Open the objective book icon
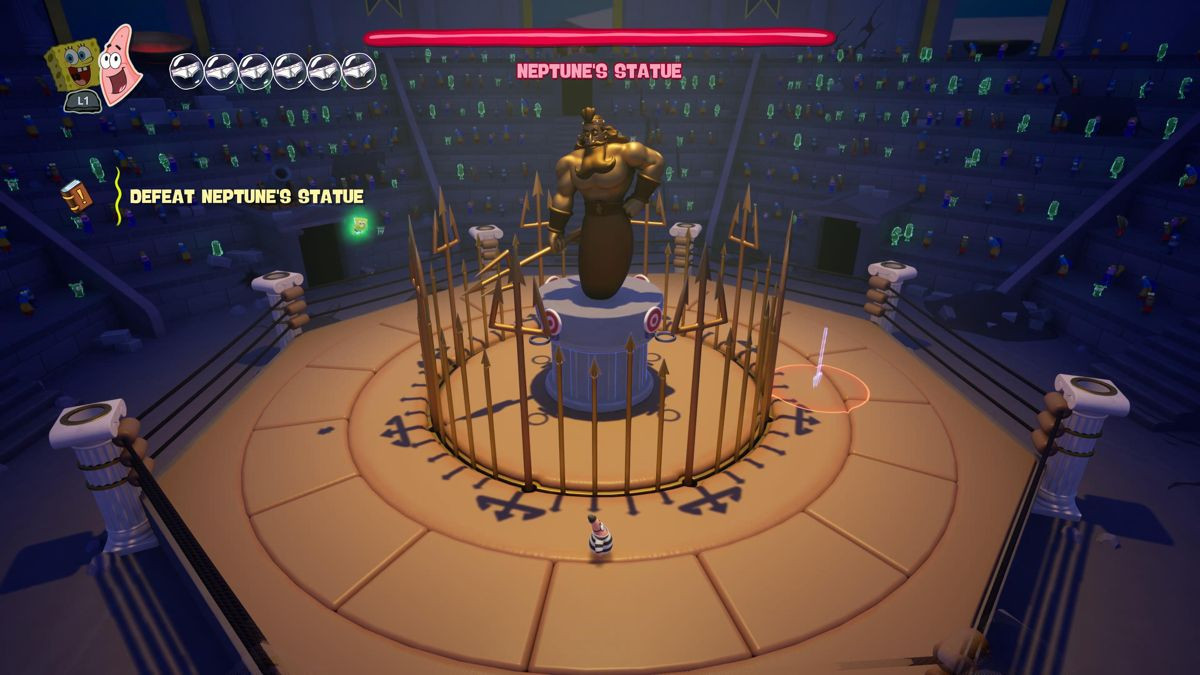Image resolution: width=1200 pixels, height=675 pixels. click(x=76, y=195)
